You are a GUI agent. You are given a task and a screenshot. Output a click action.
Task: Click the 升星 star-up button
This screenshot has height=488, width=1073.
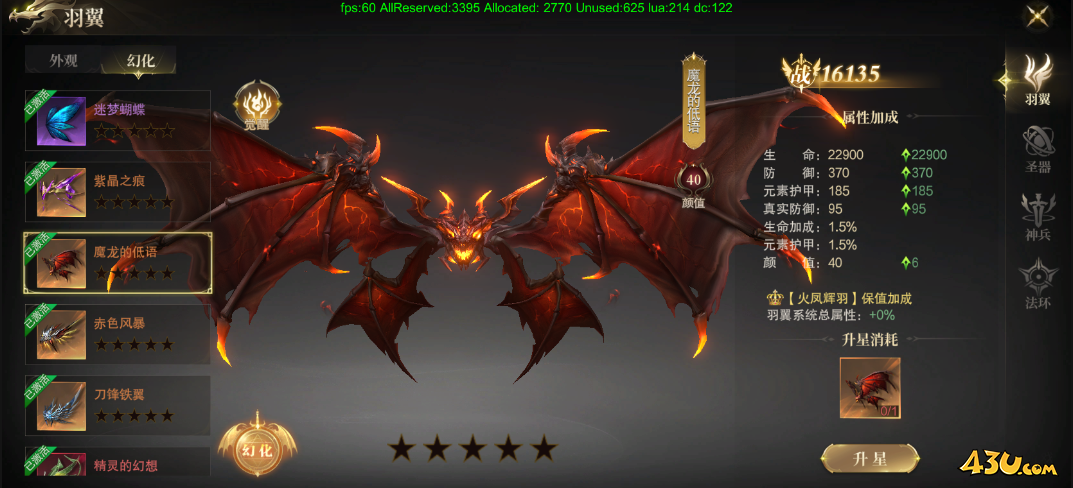coord(870,459)
